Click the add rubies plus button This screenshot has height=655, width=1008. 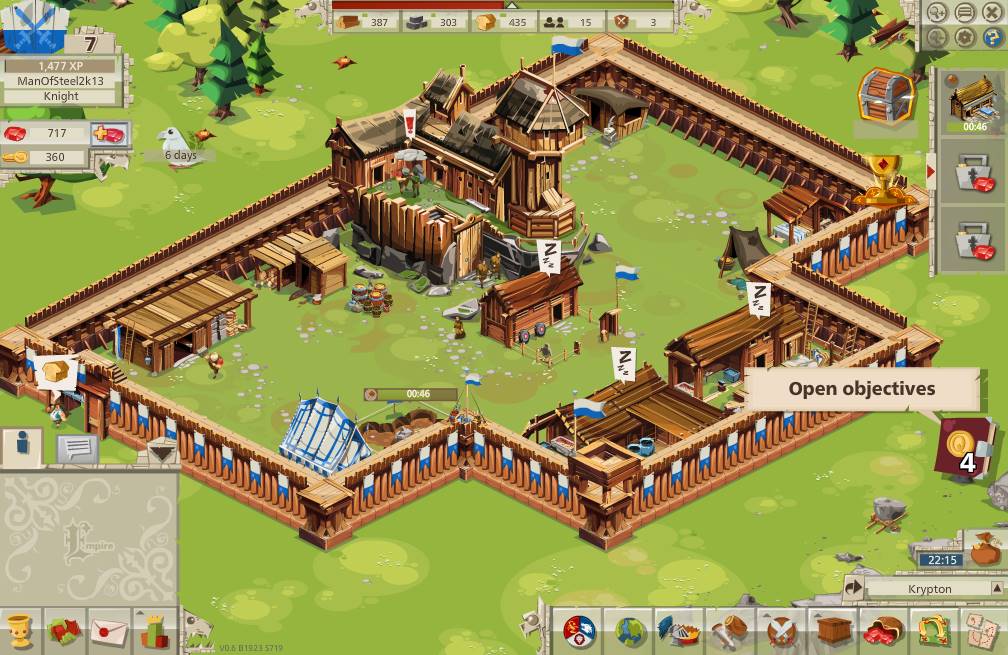tap(108, 133)
